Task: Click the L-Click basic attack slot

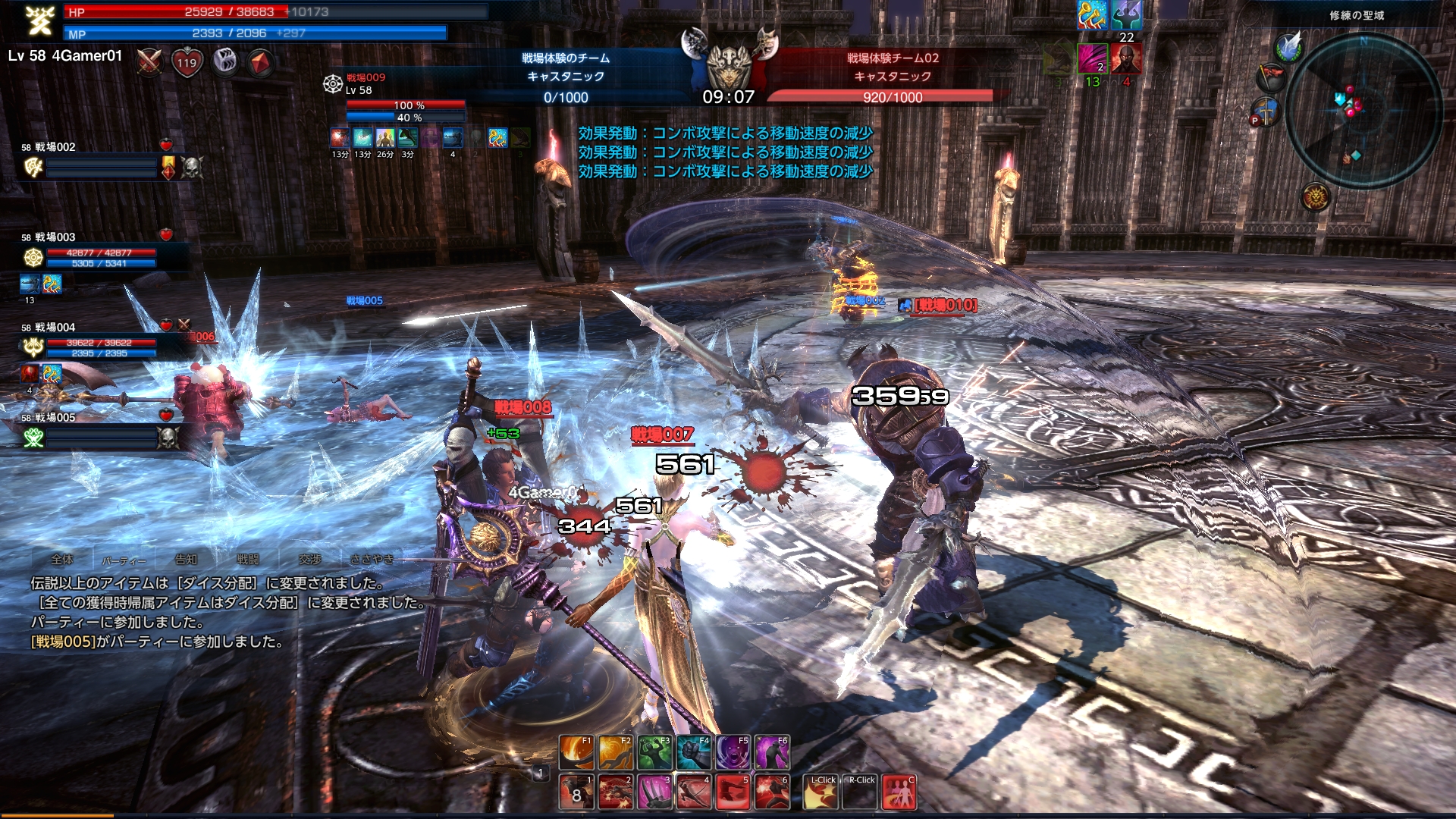Action: pyautogui.click(x=820, y=792)
